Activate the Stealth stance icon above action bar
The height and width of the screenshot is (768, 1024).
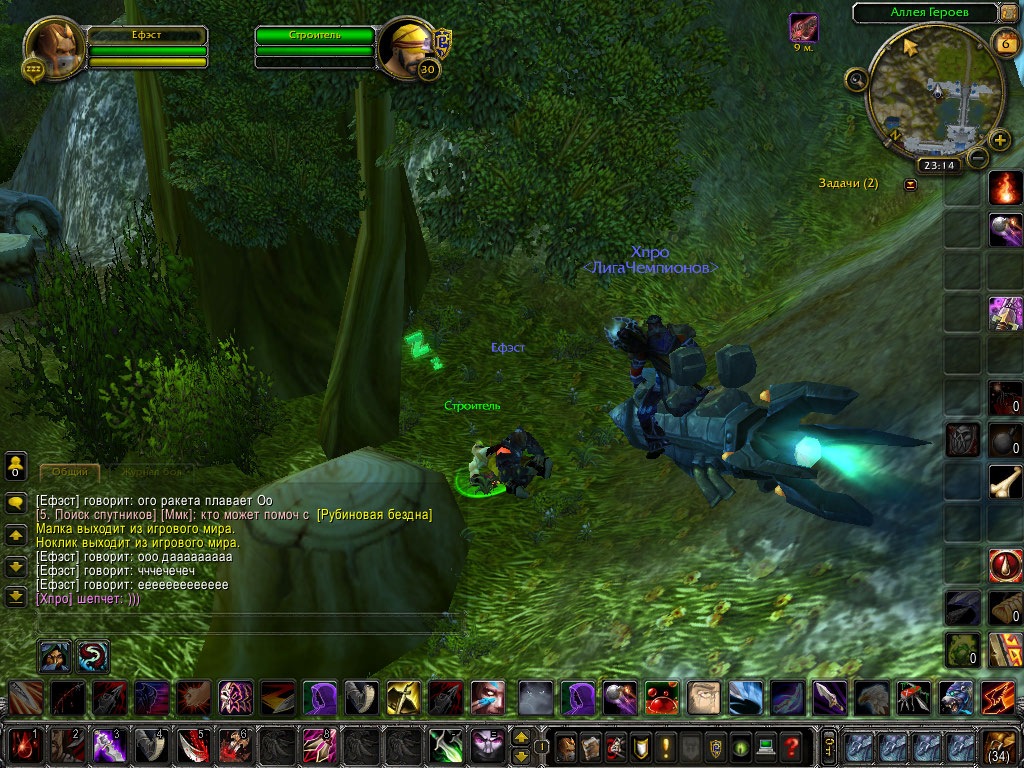54,656
